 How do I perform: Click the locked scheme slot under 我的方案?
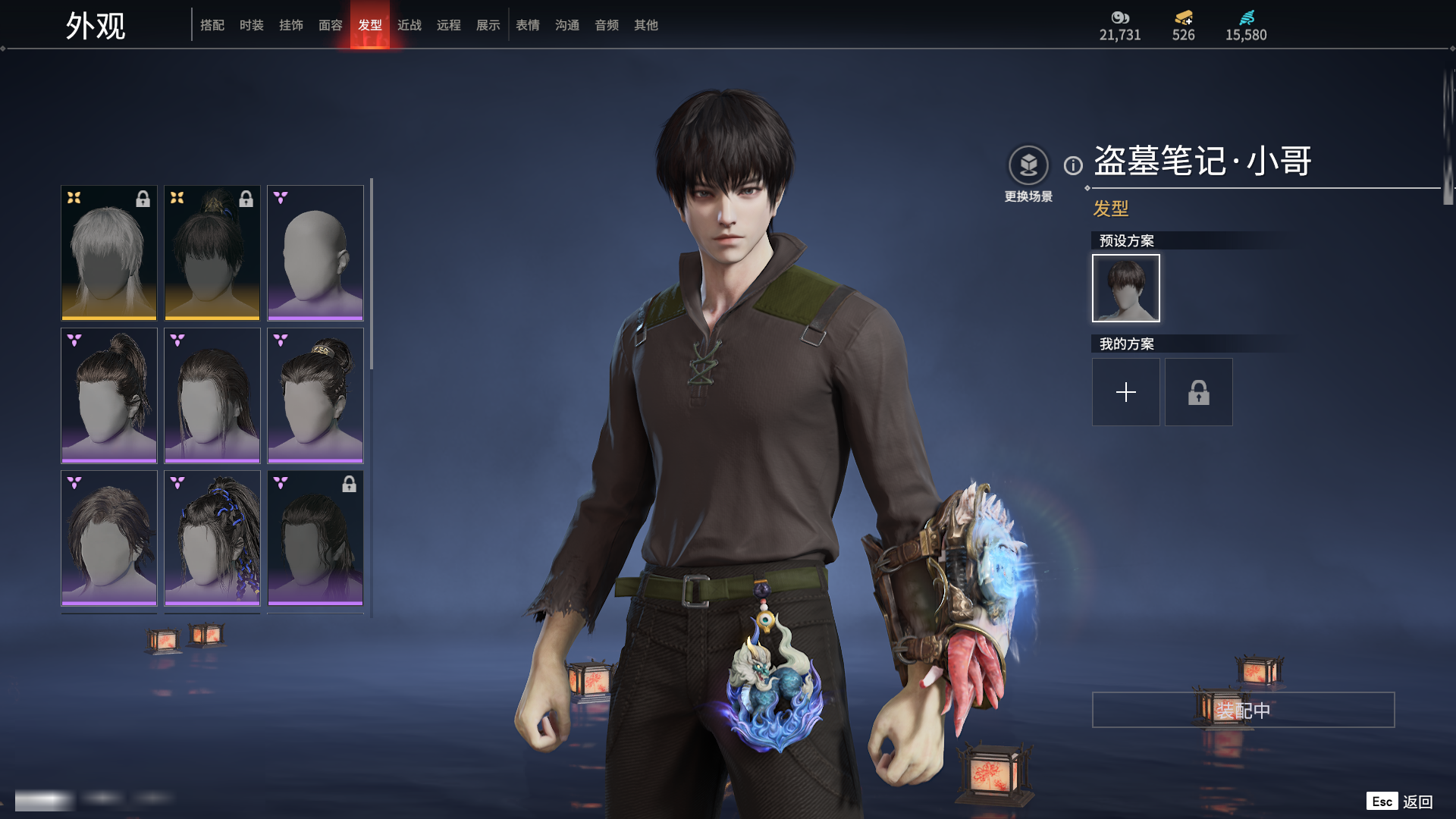[x=1198, y=392]
